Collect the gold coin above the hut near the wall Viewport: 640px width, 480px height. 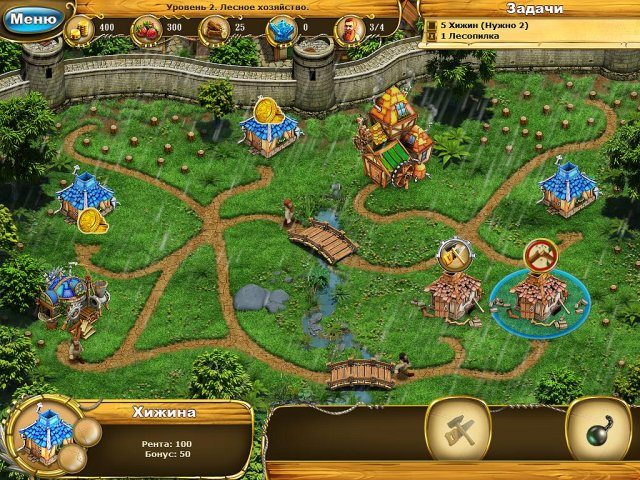coord(267,108)
